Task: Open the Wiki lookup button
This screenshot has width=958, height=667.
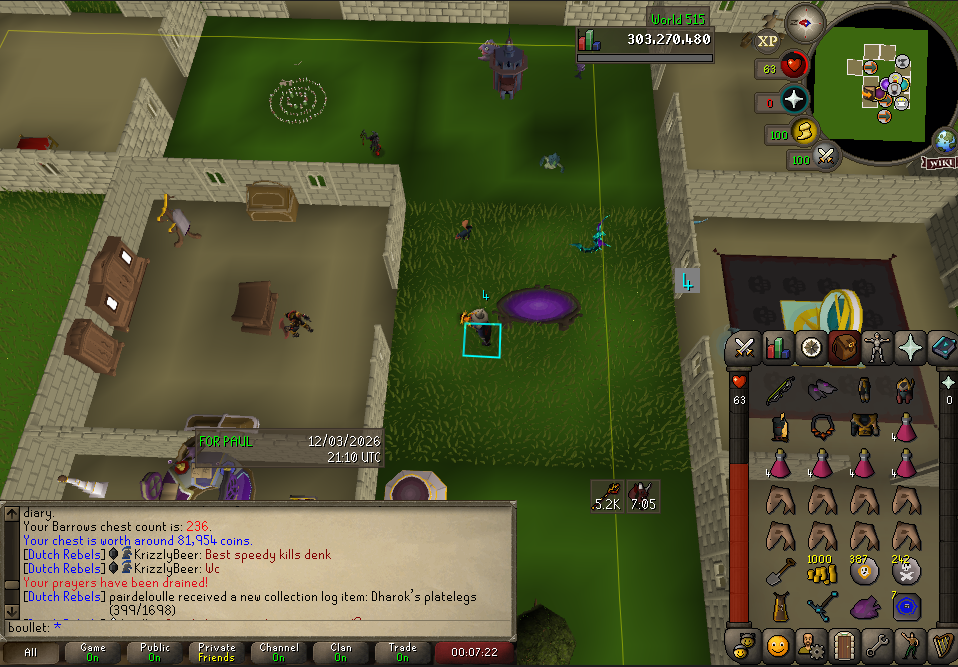Action: [940, 162]
